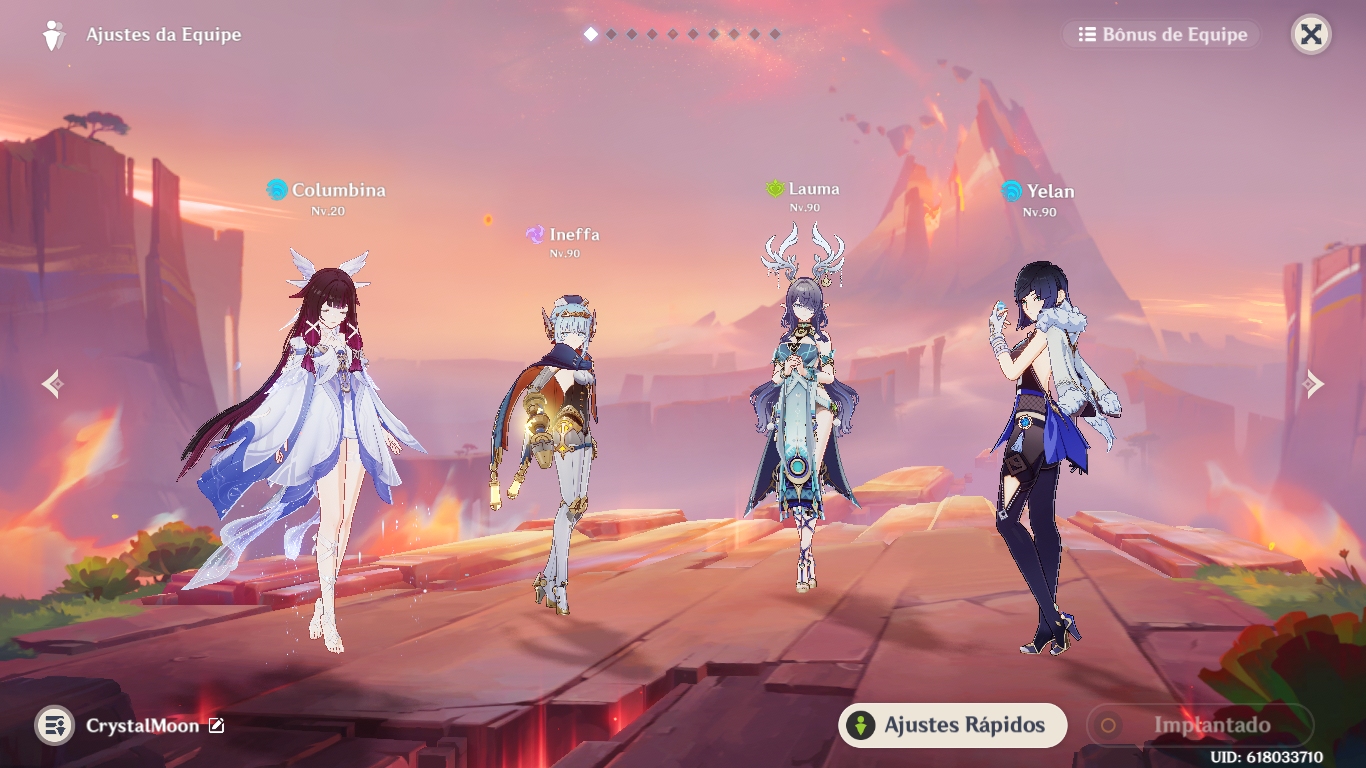Select Lauma's party slot
The image size is (1366, 768).
(x=802, y=420)
